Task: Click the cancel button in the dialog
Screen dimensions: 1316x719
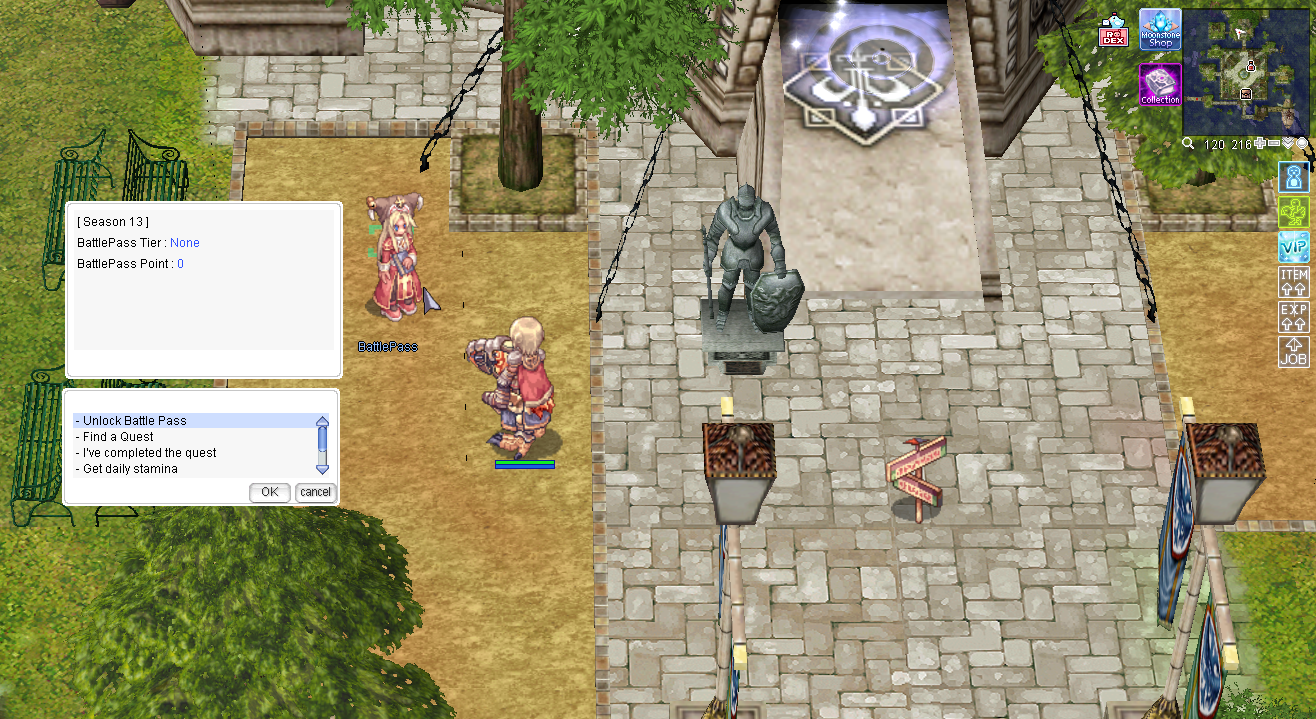Action: pyautogui.click(x=316, y=492)
